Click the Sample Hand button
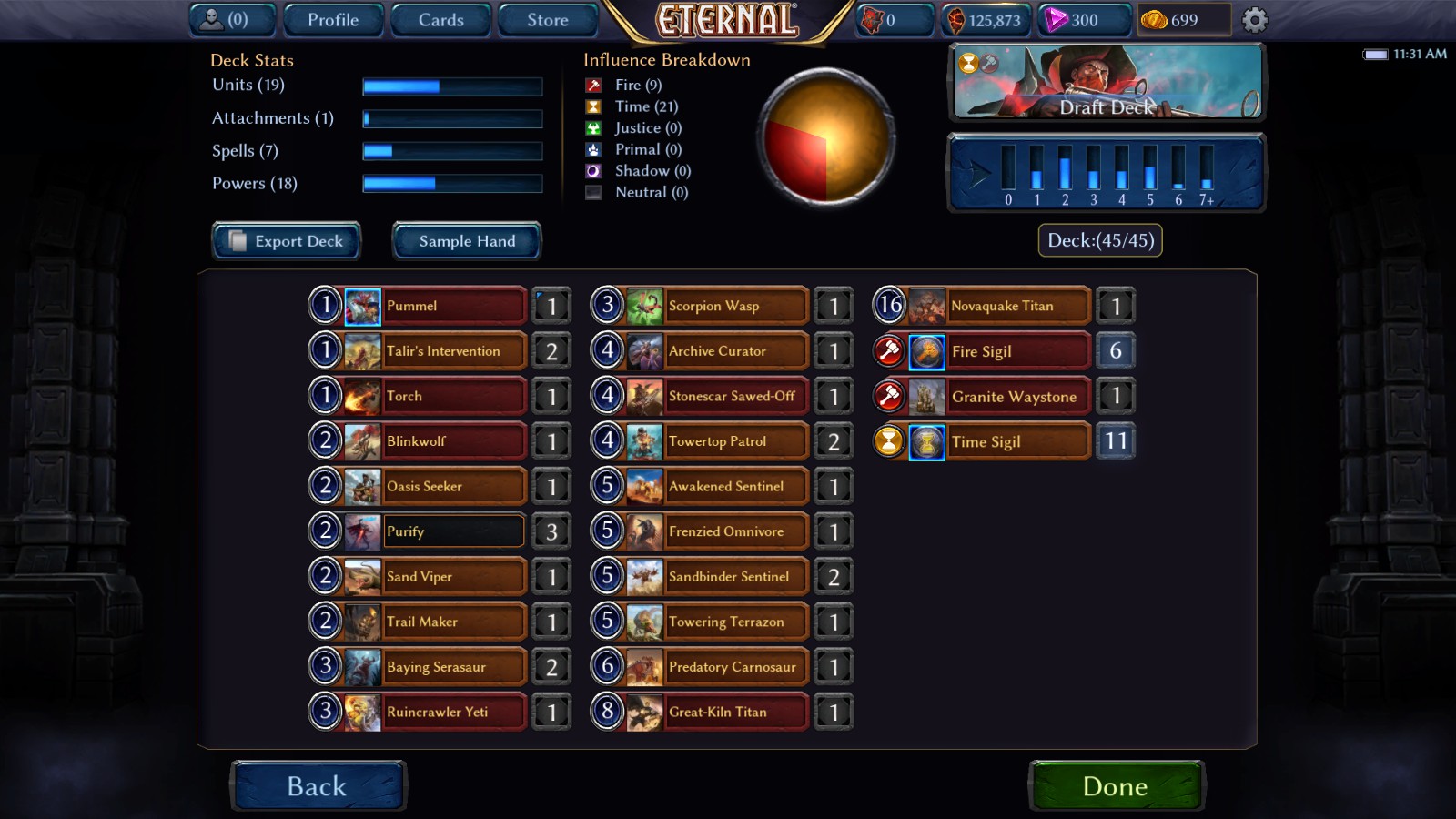Screen dimensions: 1456x819 click(x=466, y=240)
